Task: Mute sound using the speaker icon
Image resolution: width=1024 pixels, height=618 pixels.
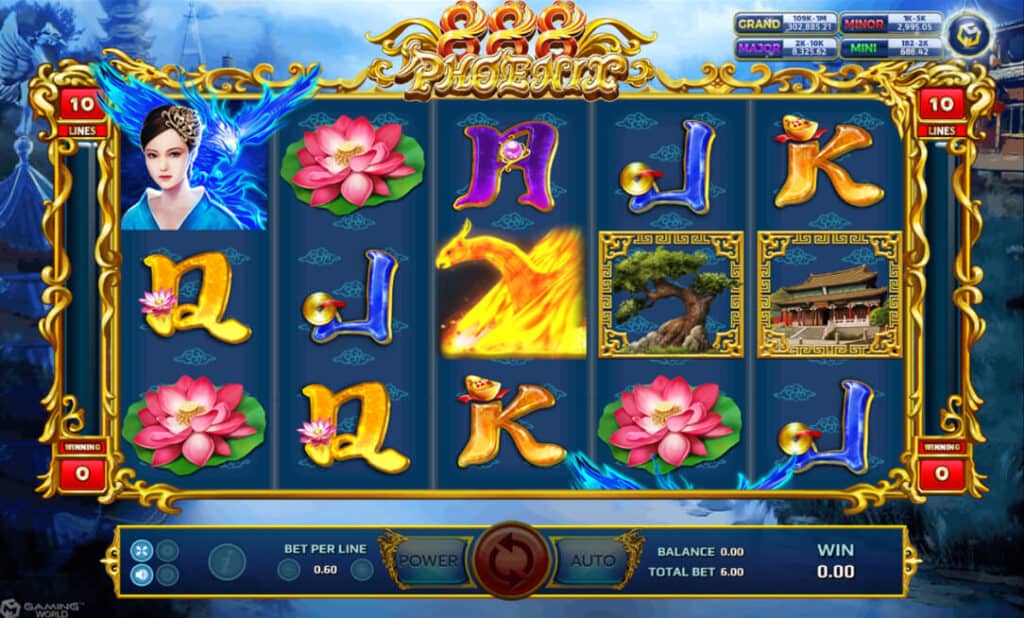Action: tap(141, 575)
